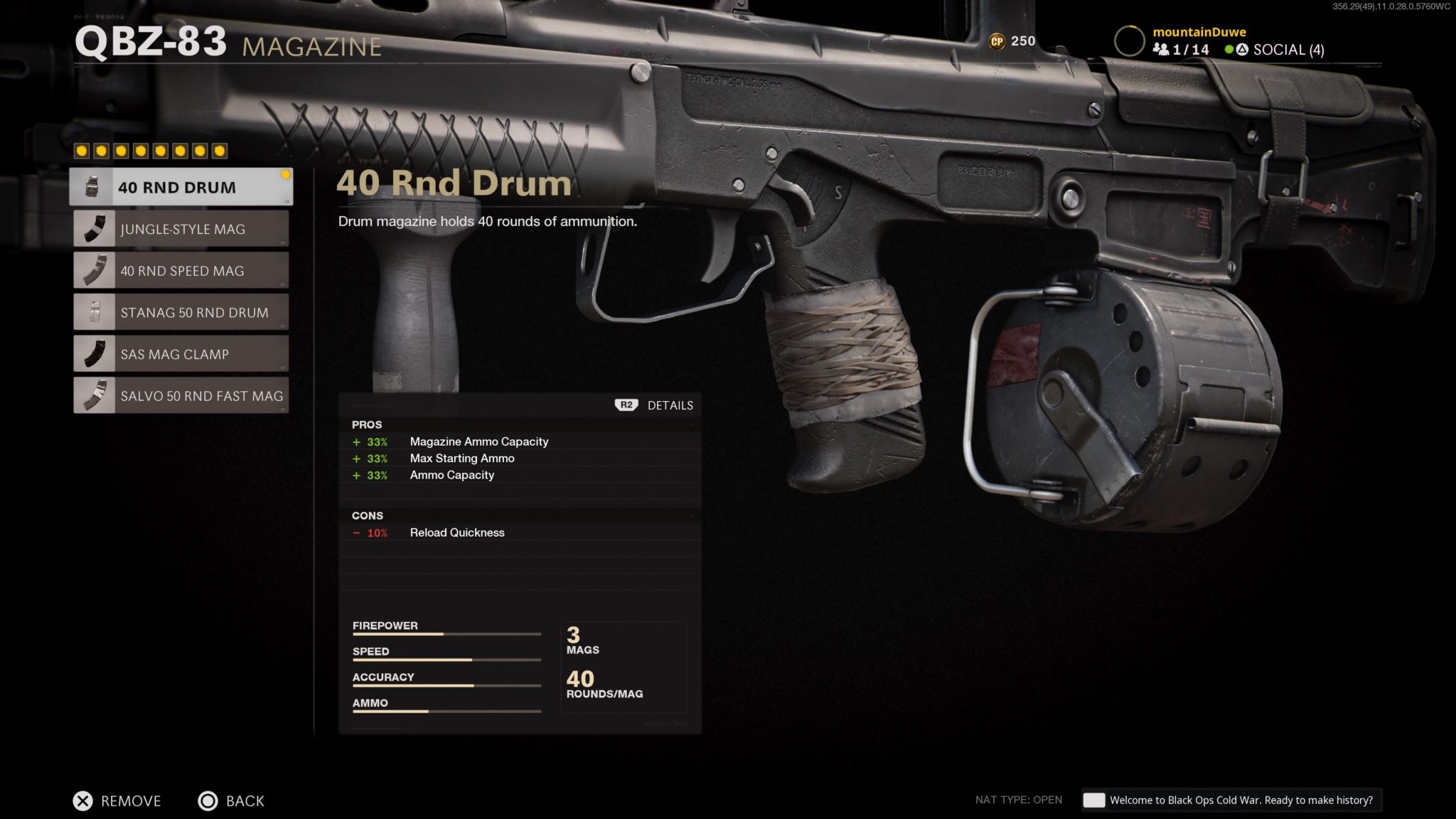
Task: Select the Salvo 50 Rnd Fast Mag icon
Action: 92,395
